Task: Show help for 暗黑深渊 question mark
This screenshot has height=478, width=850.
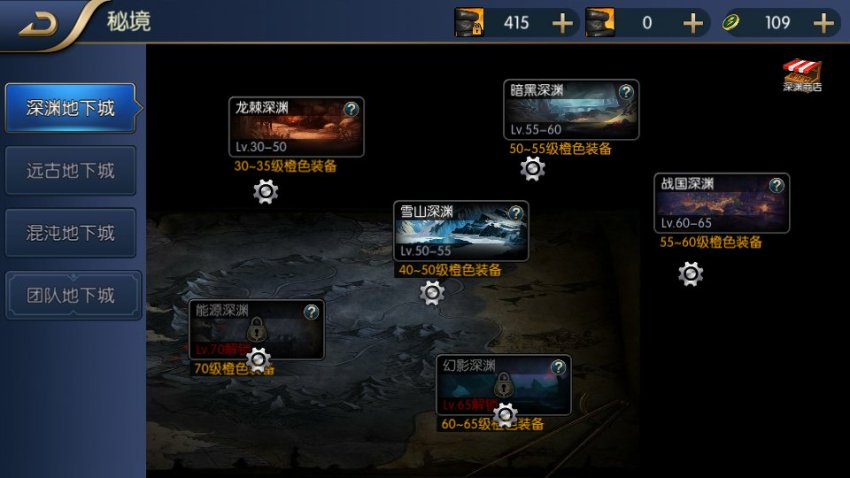Action: 626,92
